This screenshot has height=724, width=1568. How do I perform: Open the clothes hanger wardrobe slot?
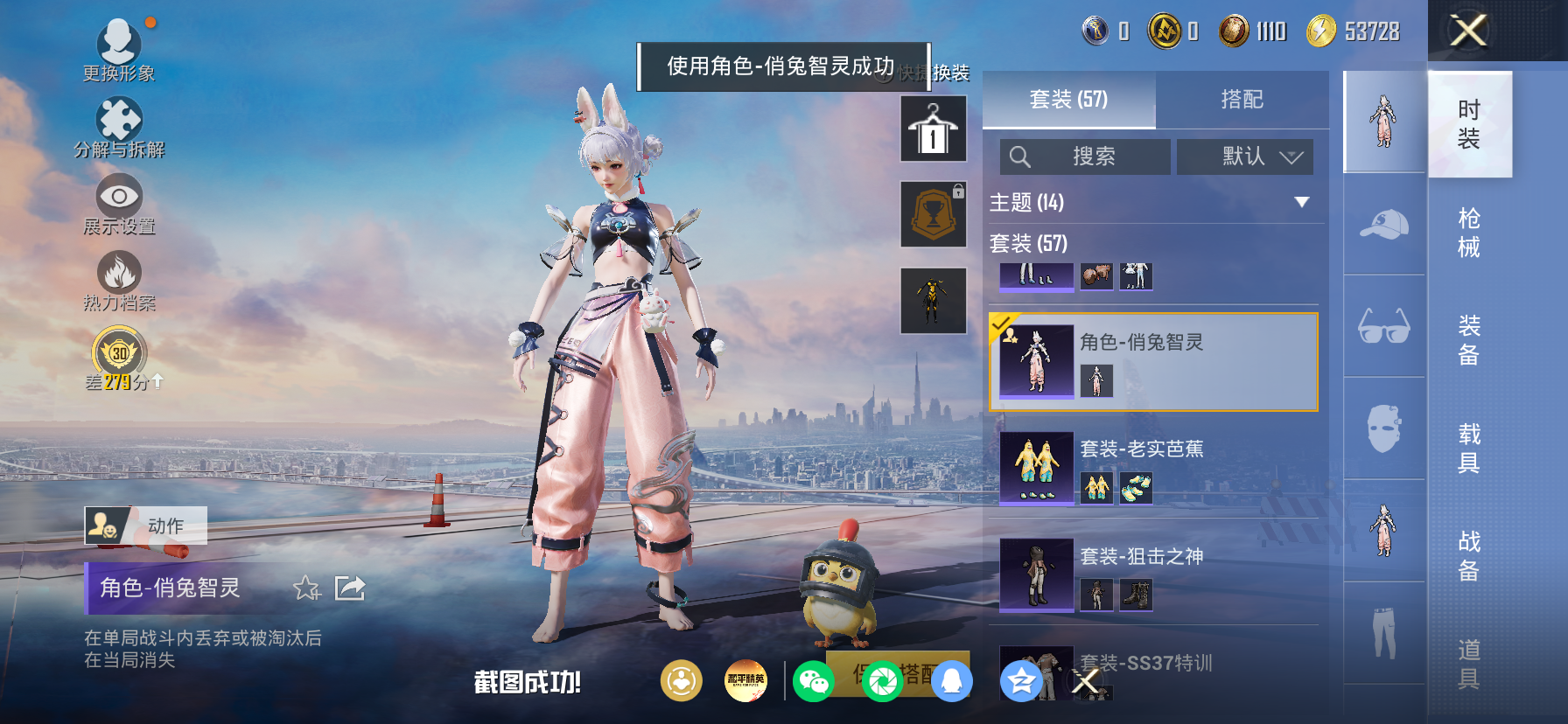click(933, 128)
